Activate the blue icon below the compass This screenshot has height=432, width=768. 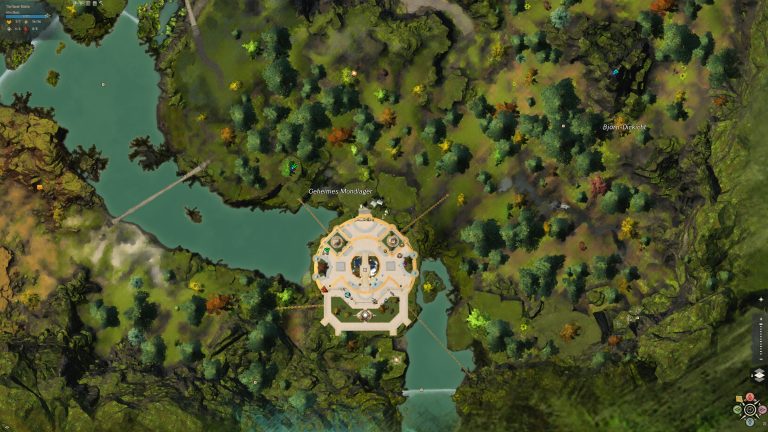749,421
